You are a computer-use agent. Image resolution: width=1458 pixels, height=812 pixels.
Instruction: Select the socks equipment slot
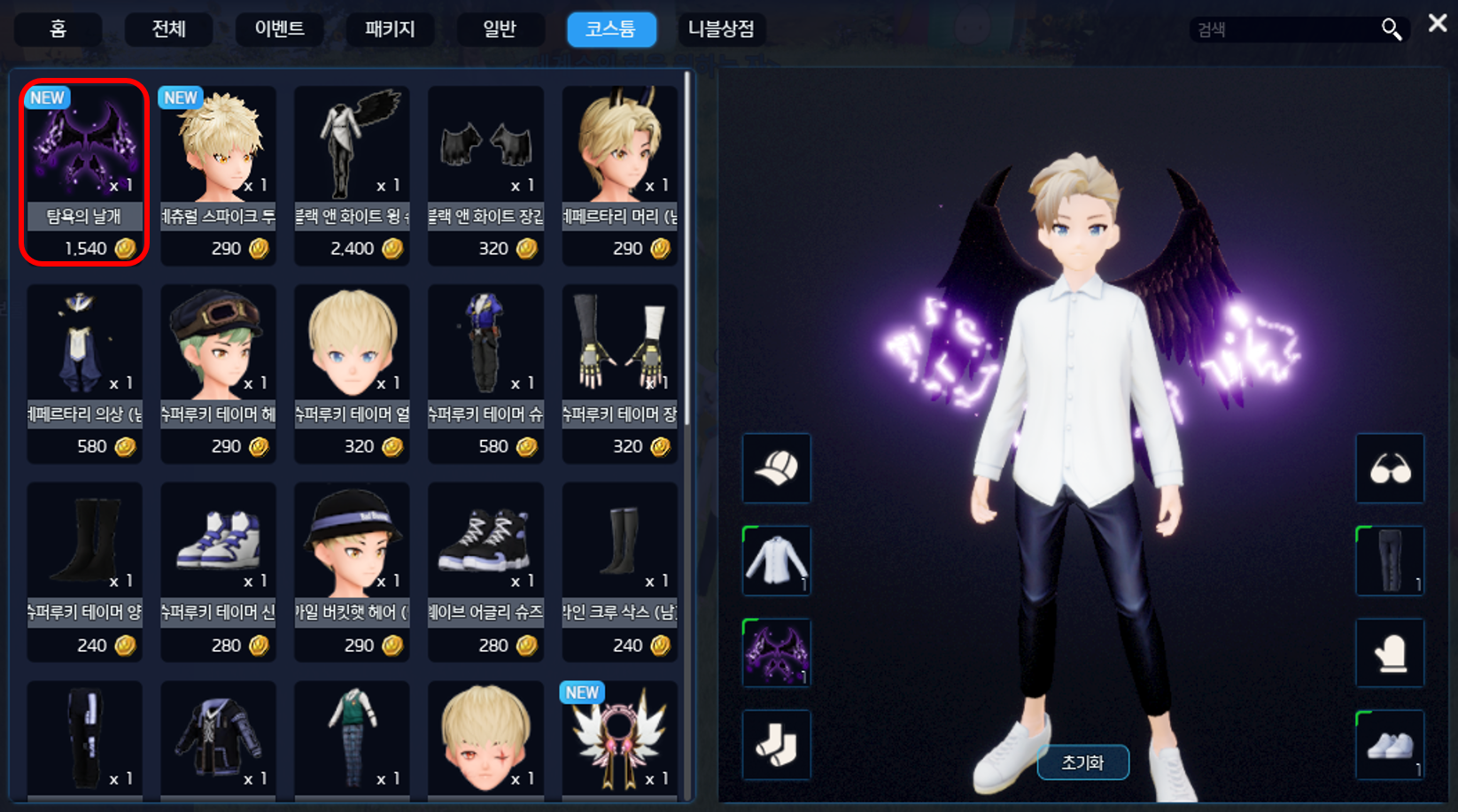point(776,745)
